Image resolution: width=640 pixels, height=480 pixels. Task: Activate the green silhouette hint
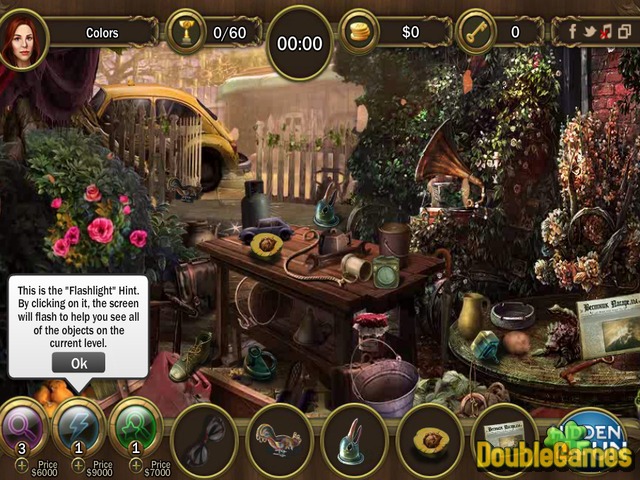point(135,424)
